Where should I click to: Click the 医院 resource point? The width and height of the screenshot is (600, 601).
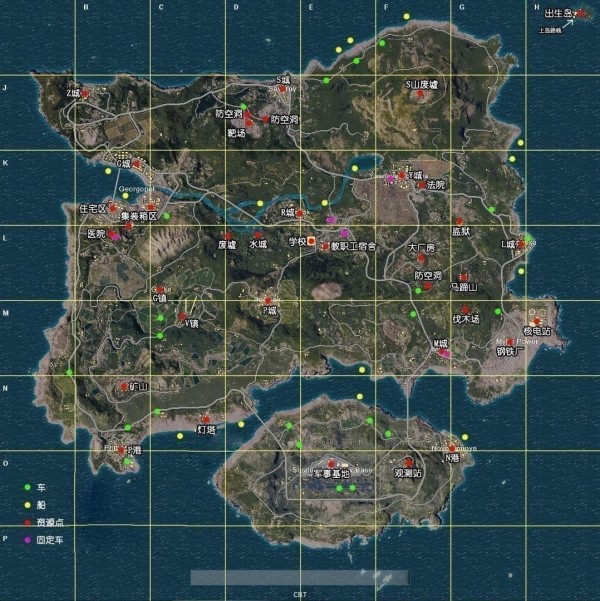(113, 235)
